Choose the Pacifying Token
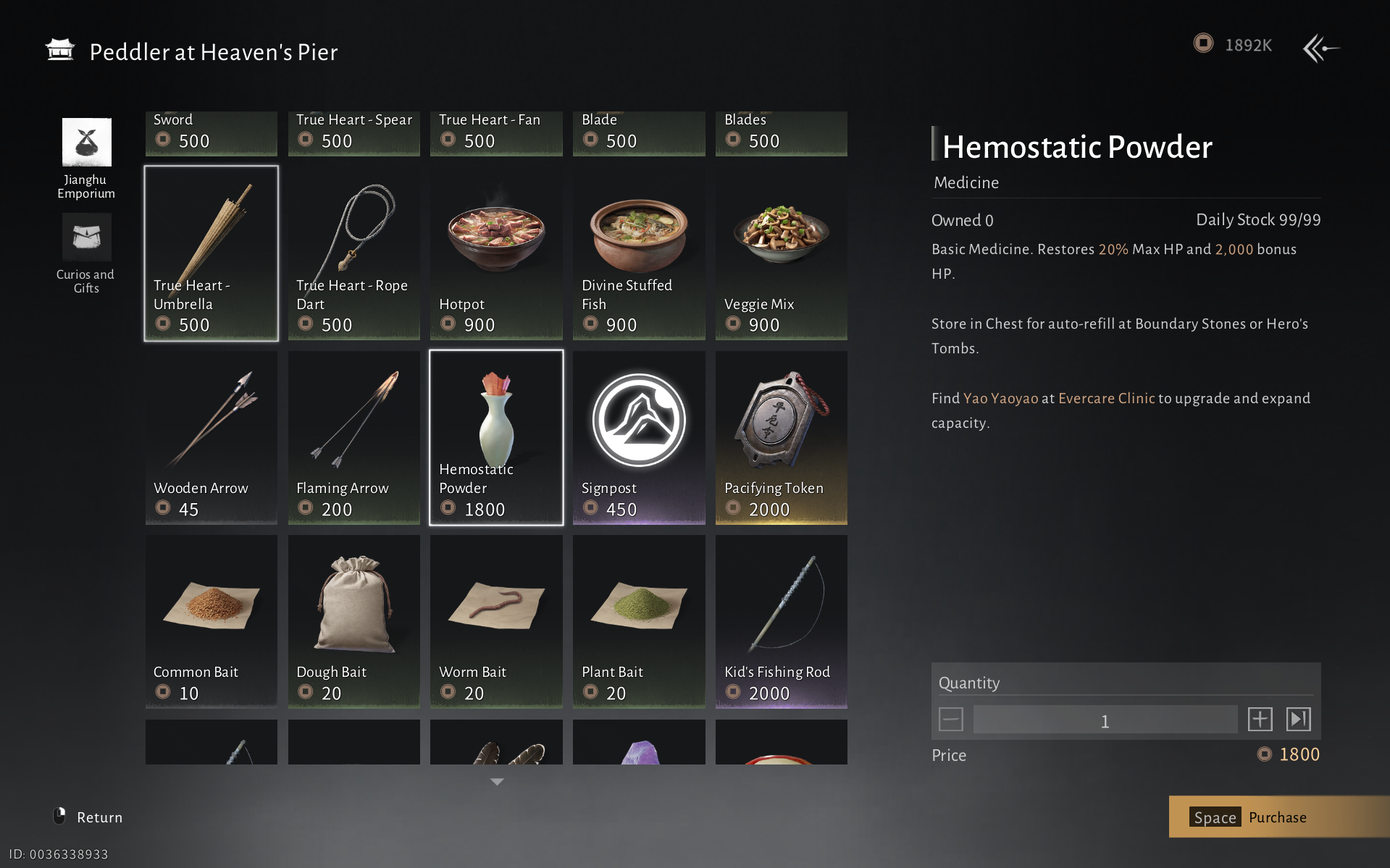This screenshot has height=868, width=1390. [781, 437]
